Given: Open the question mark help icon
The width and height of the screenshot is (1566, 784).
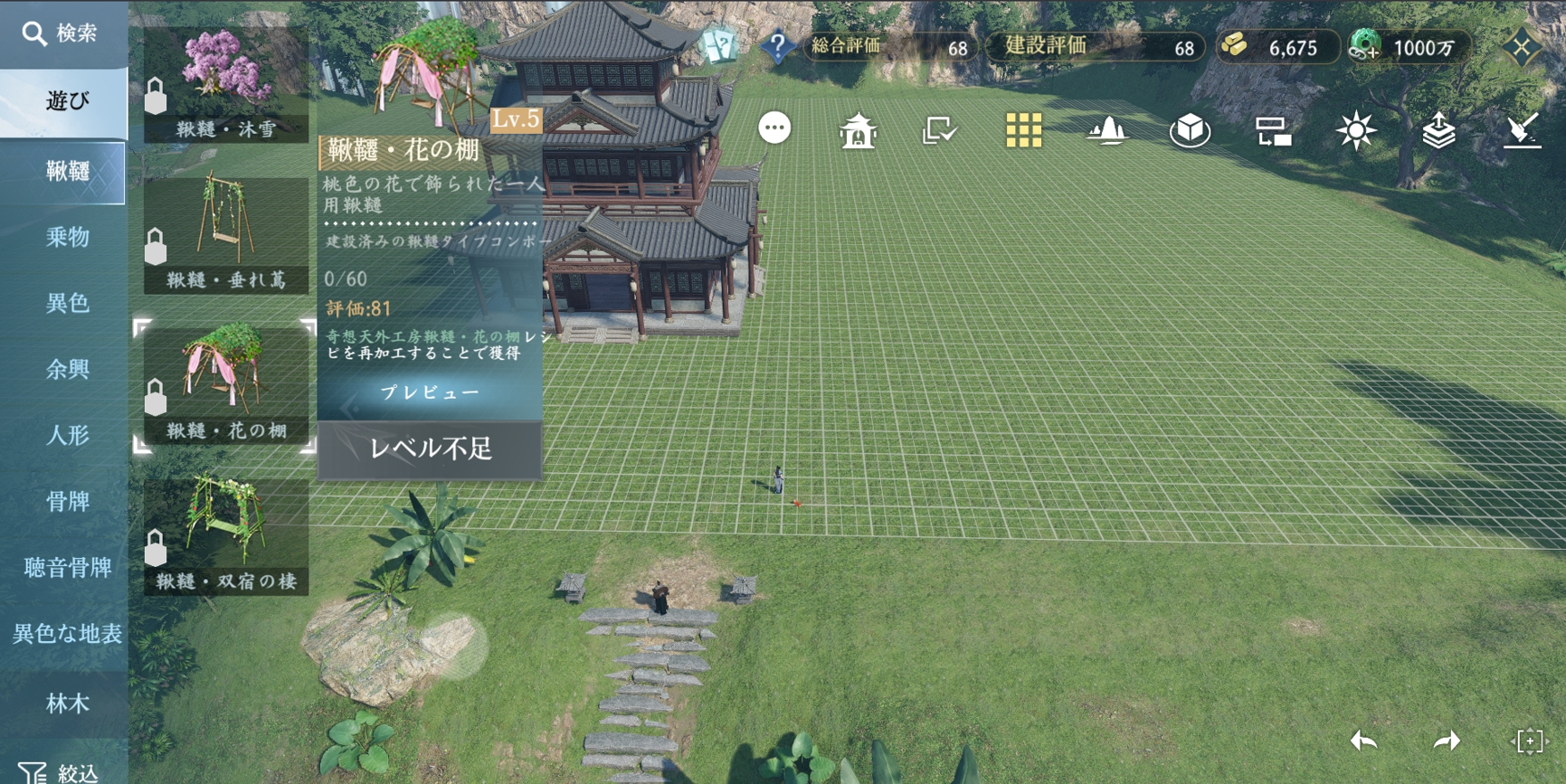Looking at the screenshot, I should 777,45.
